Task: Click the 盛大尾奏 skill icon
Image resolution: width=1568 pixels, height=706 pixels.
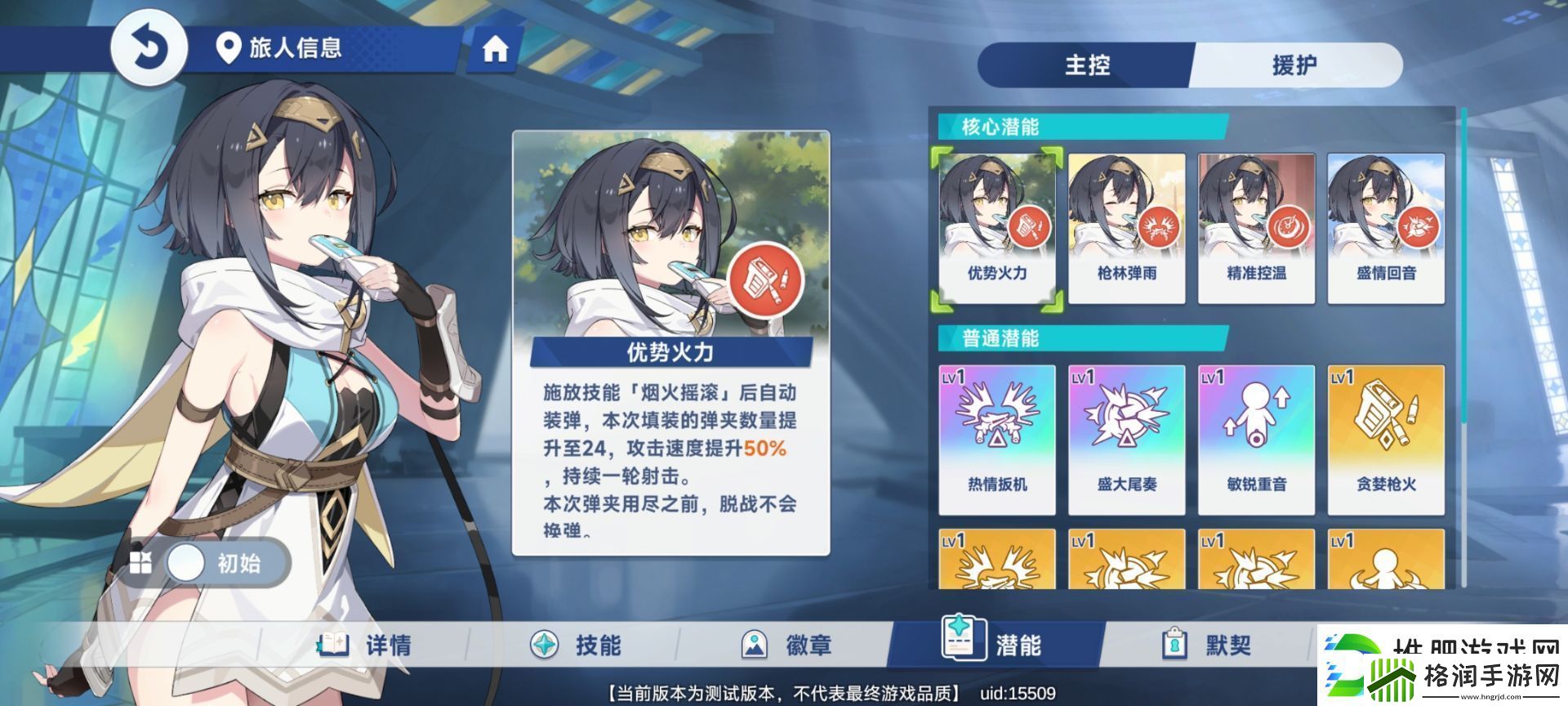Action: [1125, 436]
